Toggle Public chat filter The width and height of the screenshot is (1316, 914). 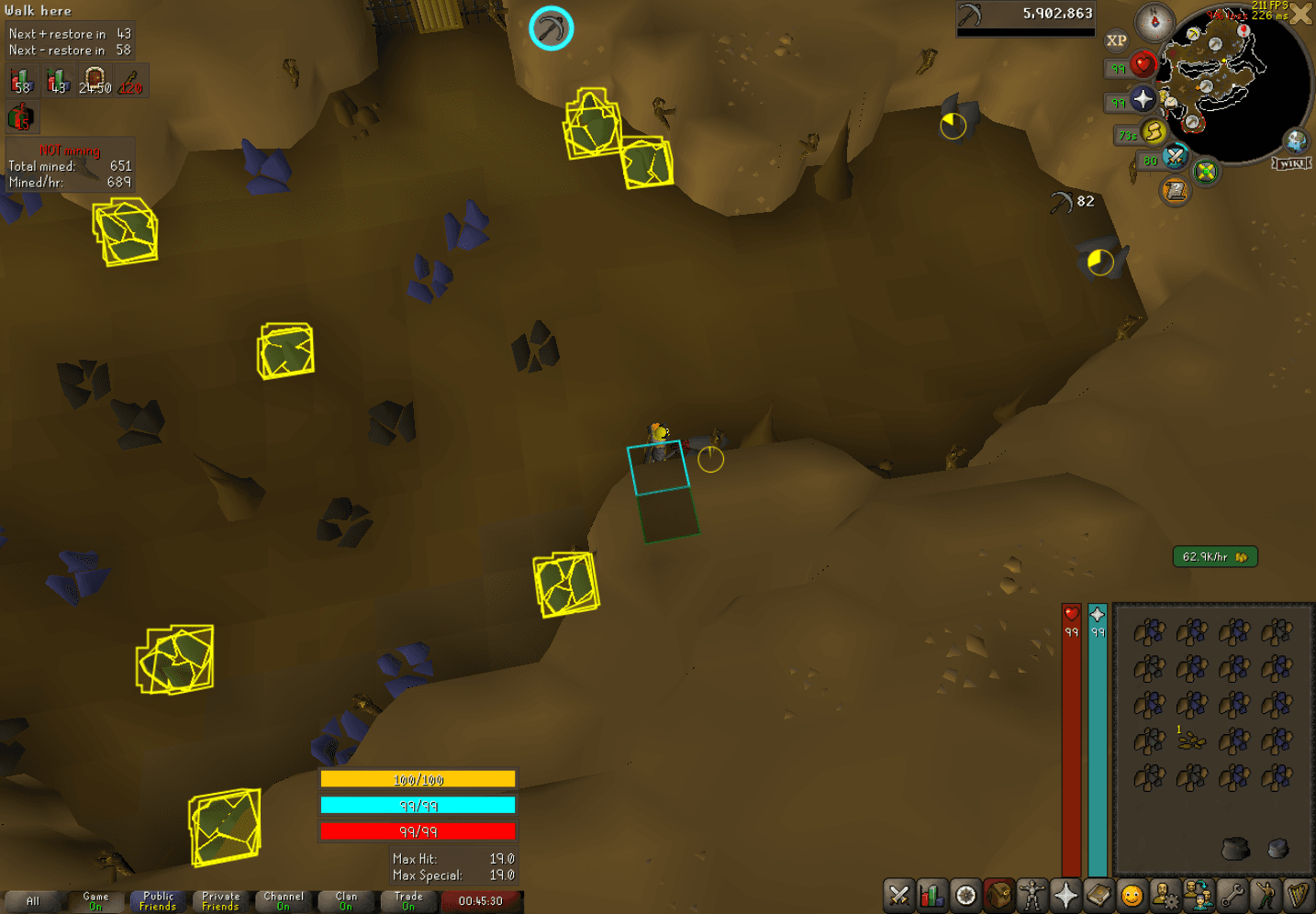click(x=158, y=901)
